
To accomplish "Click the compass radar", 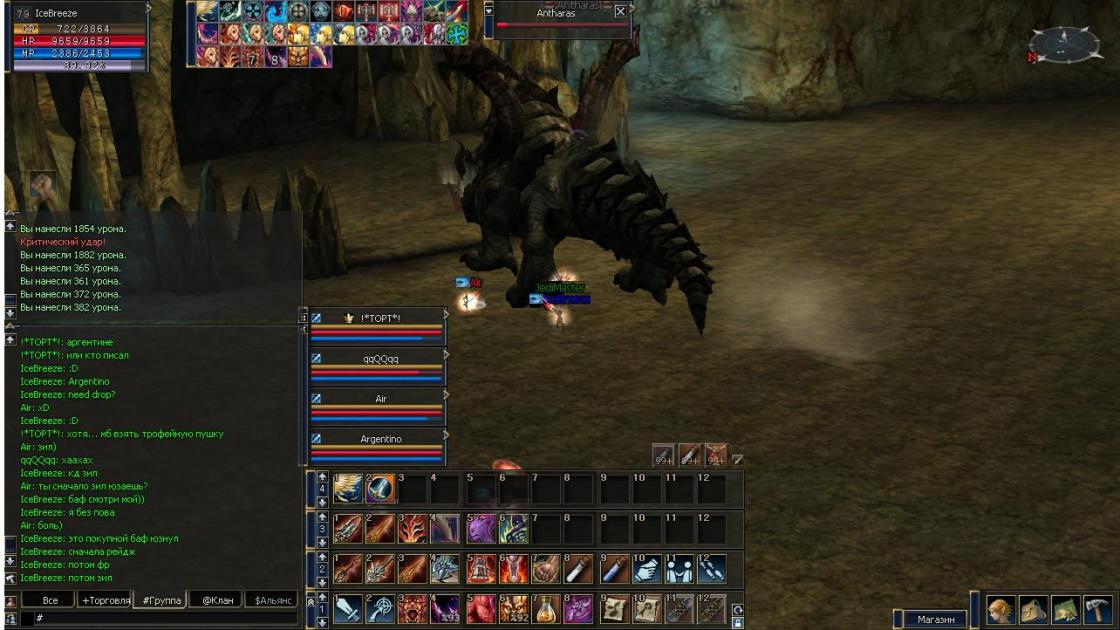I will [1064, 45].
